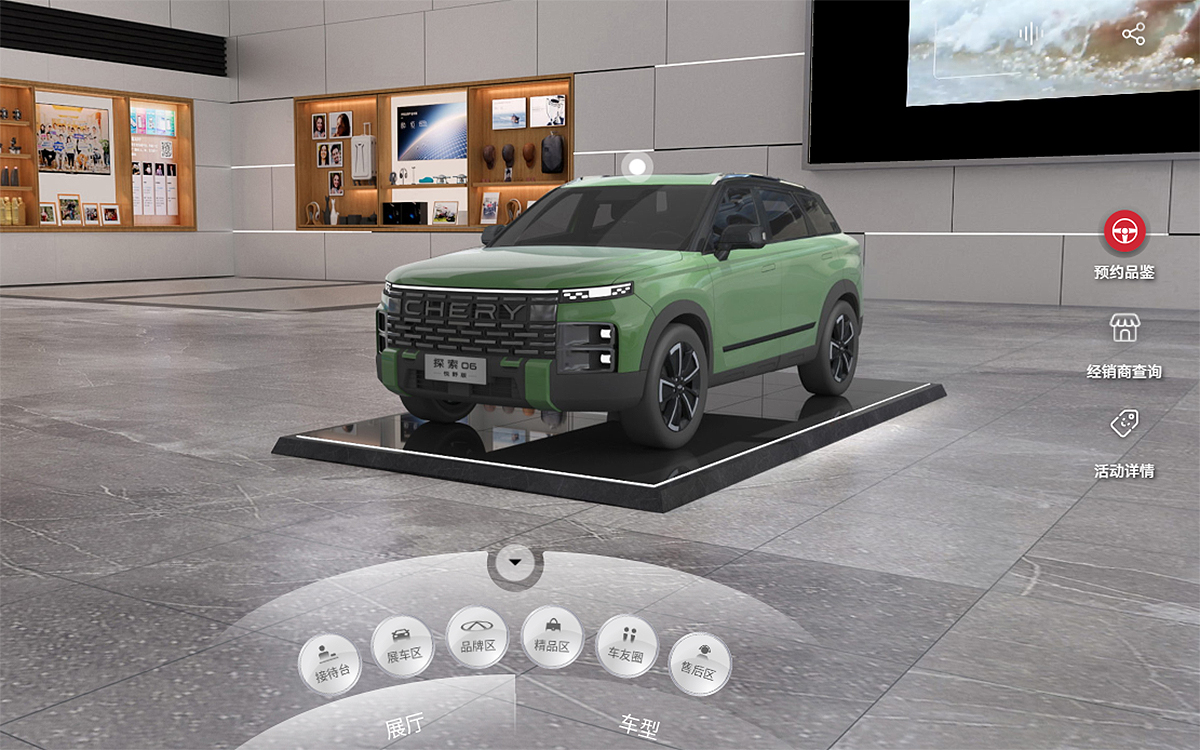Switch to the 车型 tab
This screenshot has width=1200, height=750.
click(639, 725)
